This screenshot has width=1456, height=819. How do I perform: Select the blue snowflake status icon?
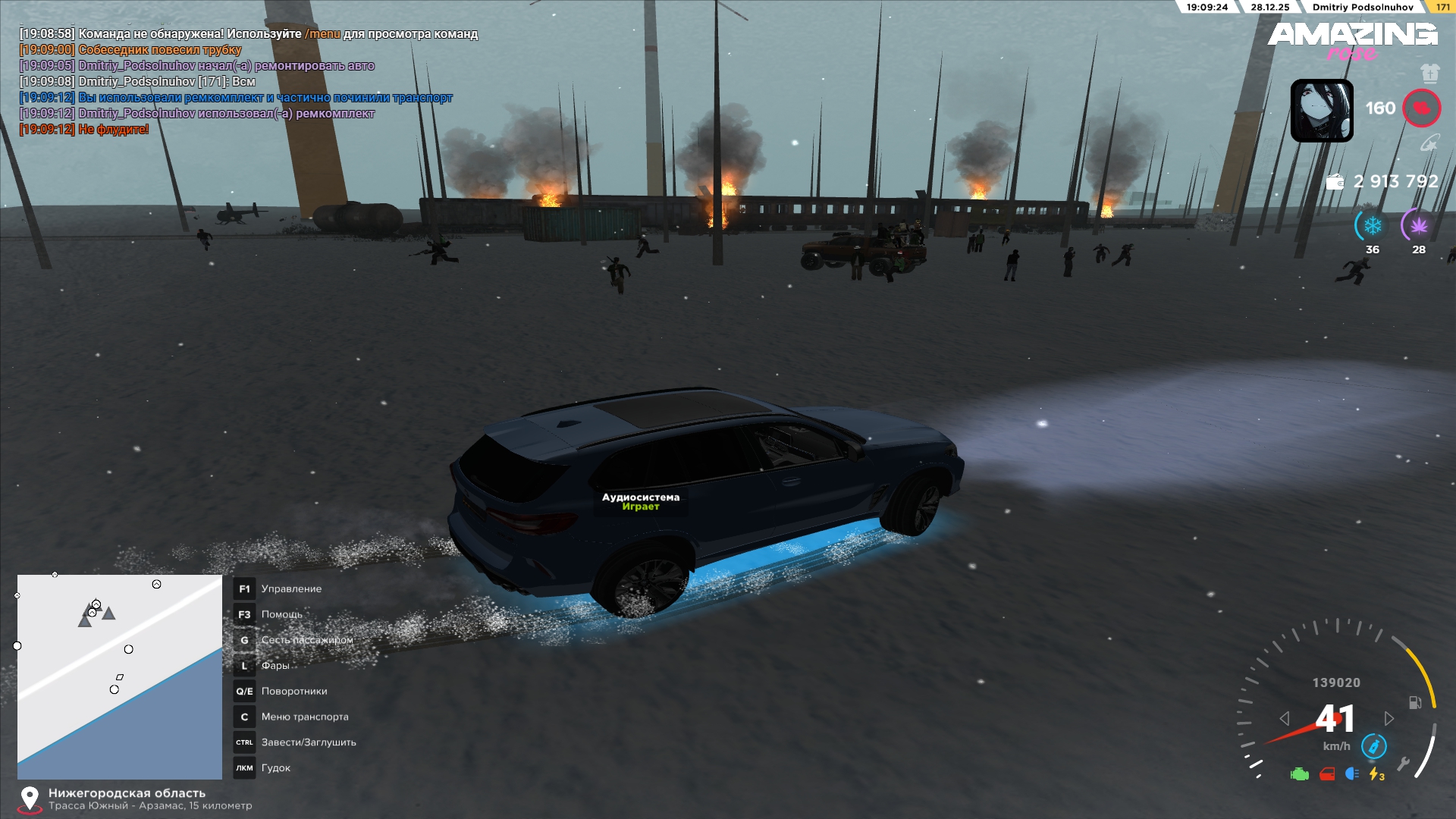(x=1372, y=226)
